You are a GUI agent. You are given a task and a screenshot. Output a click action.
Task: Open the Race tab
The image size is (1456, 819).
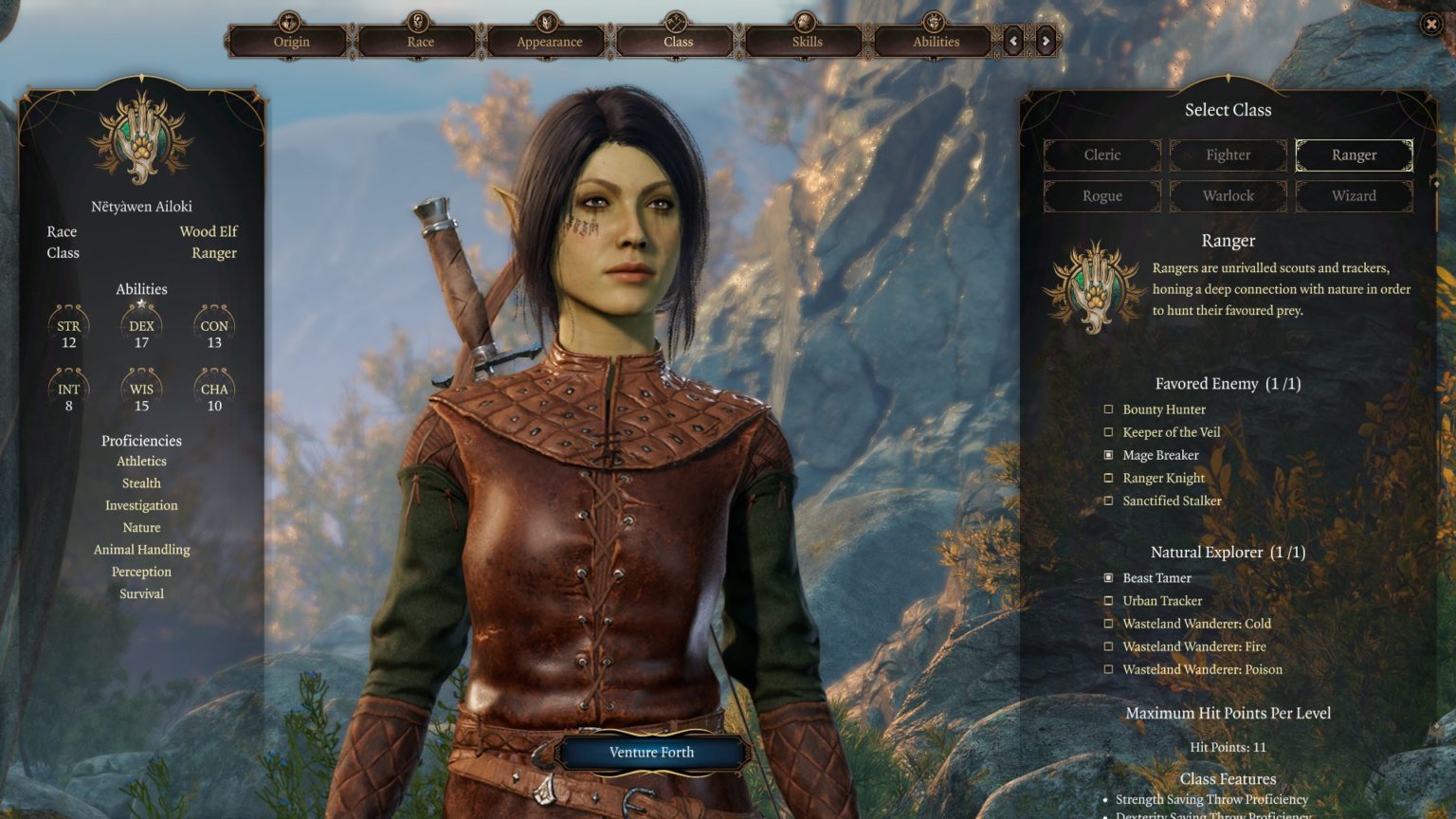420,41
